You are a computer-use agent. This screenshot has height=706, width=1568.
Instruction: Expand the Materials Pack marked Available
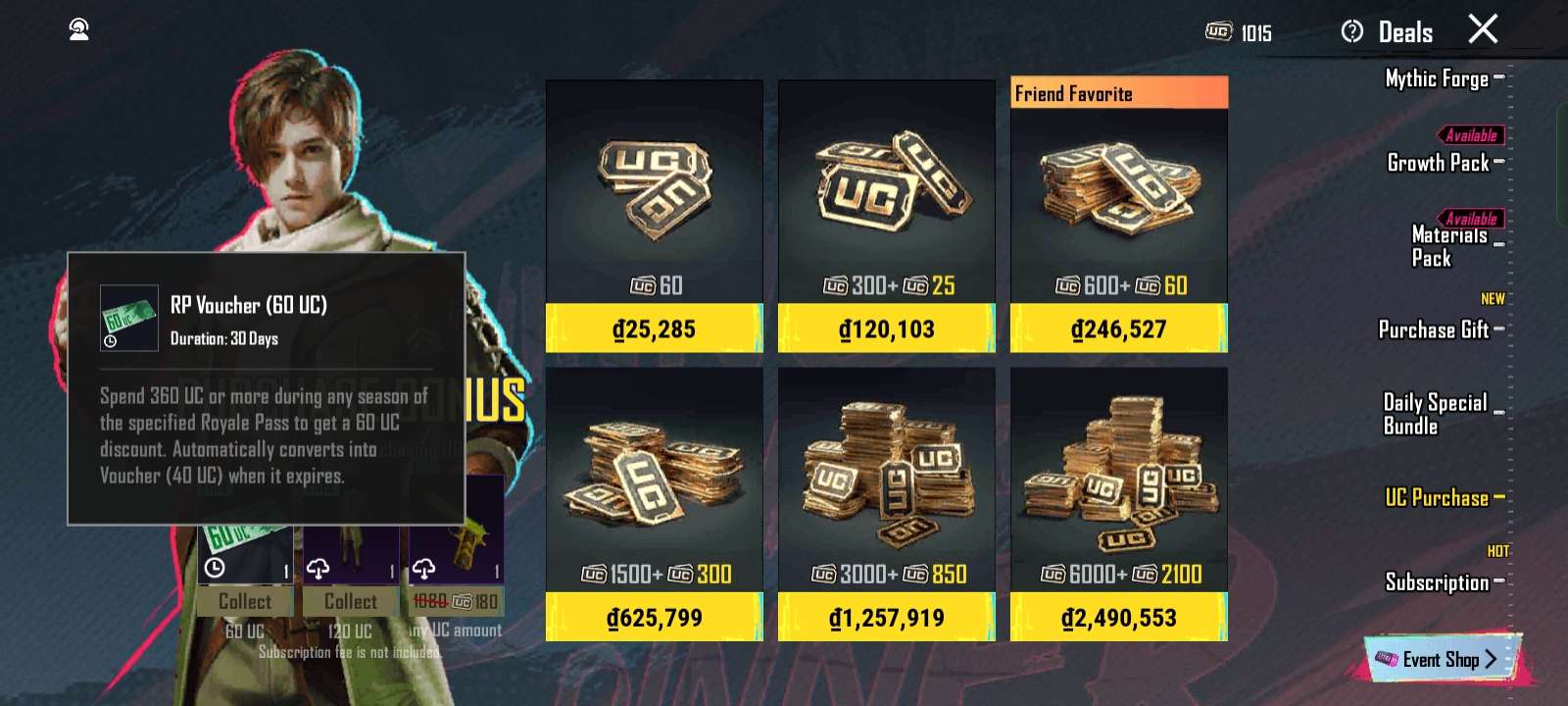coord(1435,246)
